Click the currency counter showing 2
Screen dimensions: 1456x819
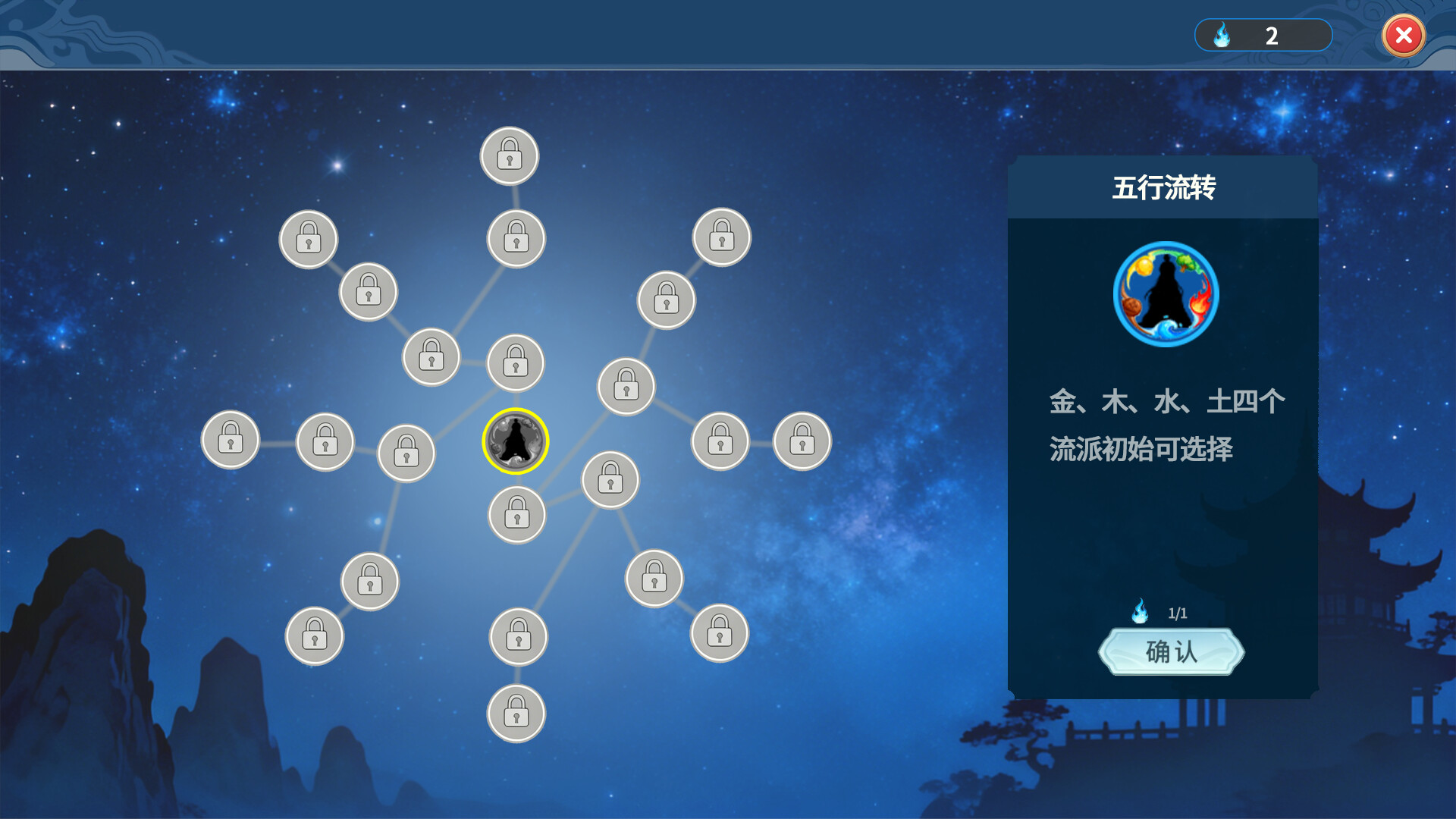point(1272,34)
